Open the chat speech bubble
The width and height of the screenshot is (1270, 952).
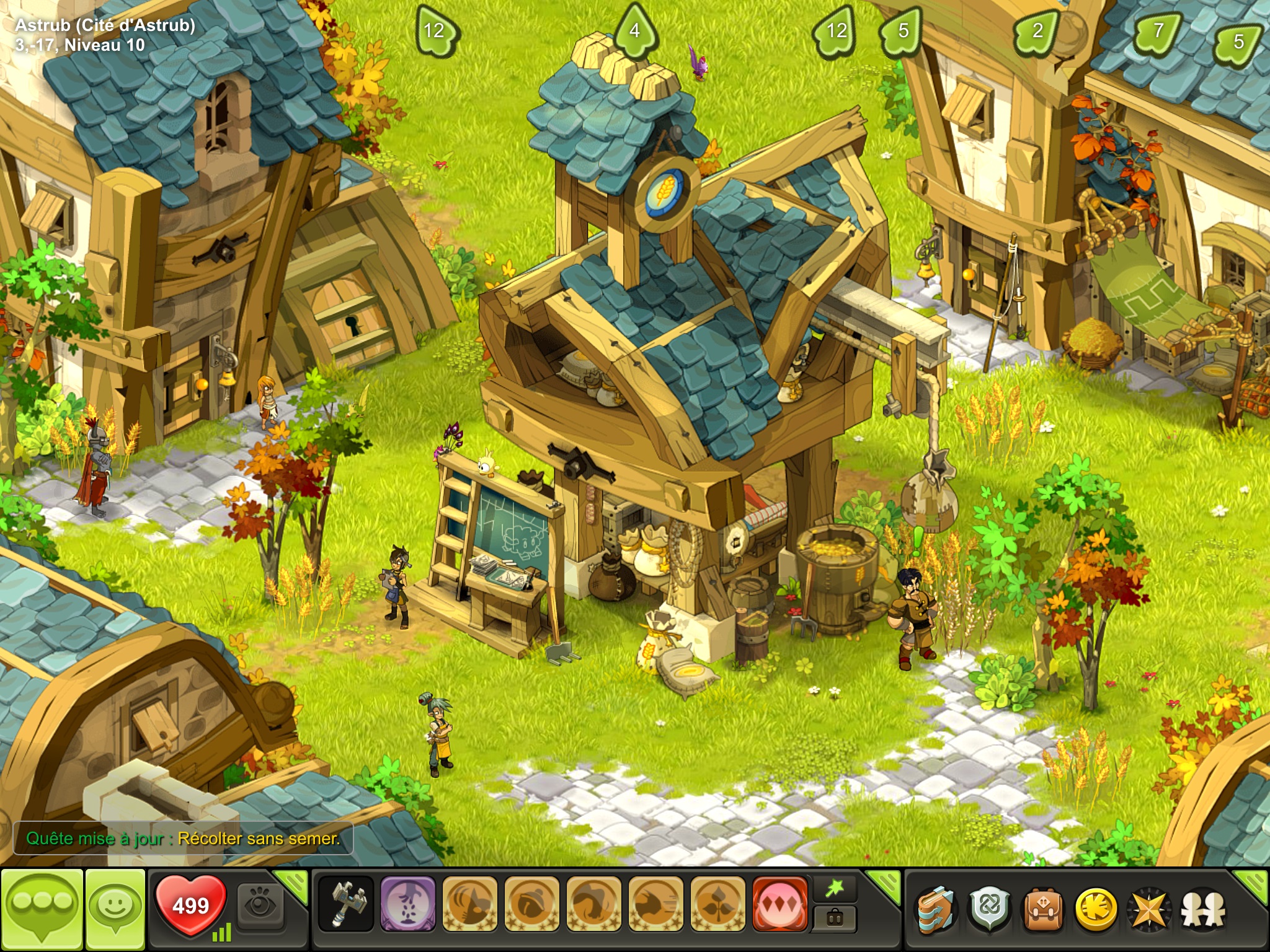(42, 907)
